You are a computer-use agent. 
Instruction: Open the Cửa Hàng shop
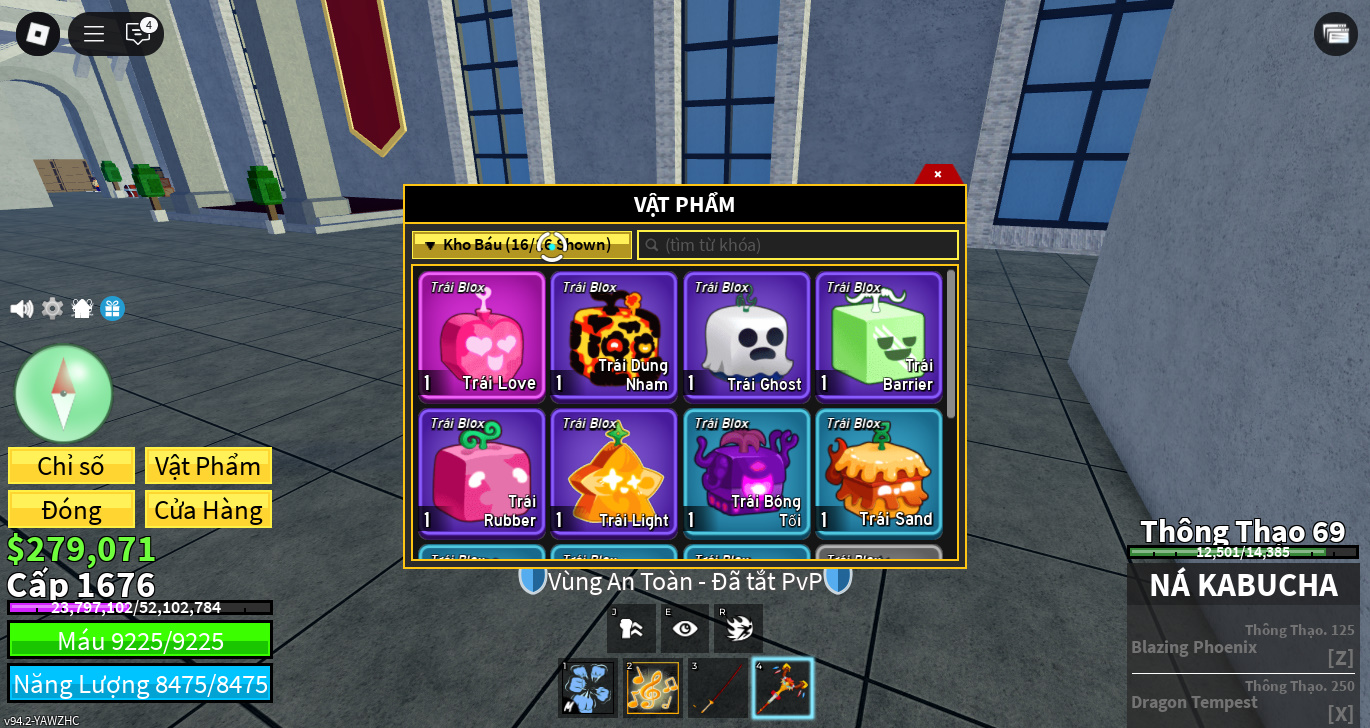(208, 510)
